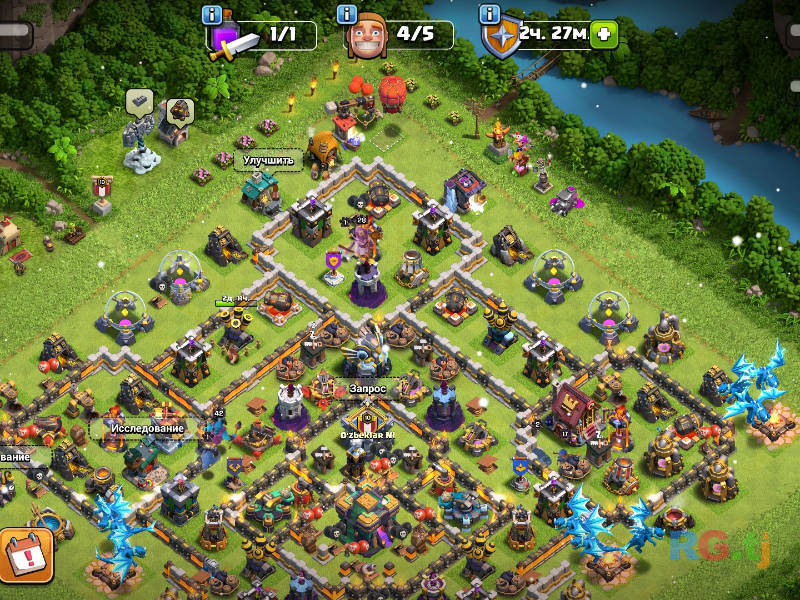Tap the 'Запрос' request bubble
800x600 pixels.
pos(367,388)
